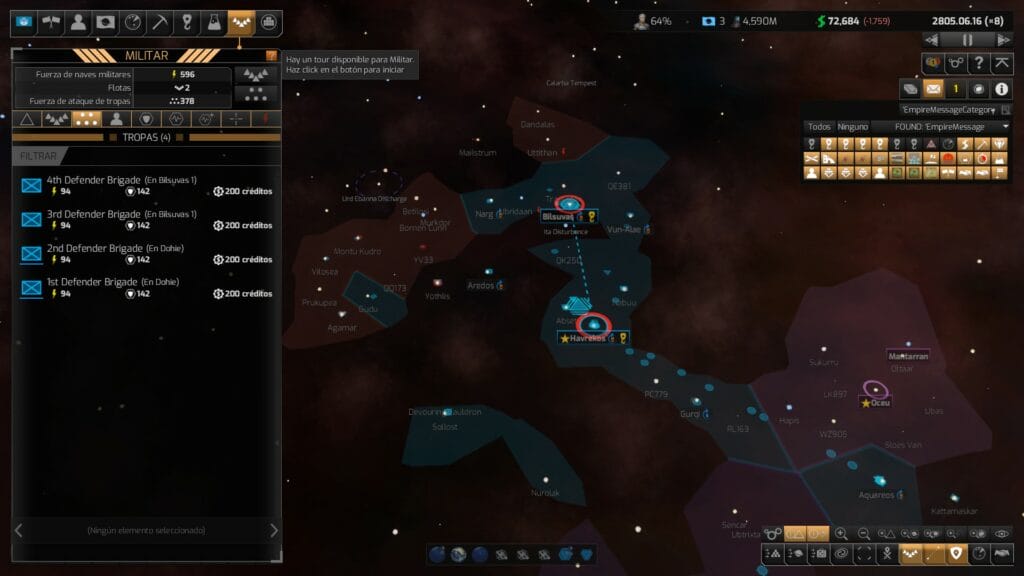The height and width of the screenshot is (576, 1024).
Task: Open the pickaxe mining tab
Action: coord(159,22)
